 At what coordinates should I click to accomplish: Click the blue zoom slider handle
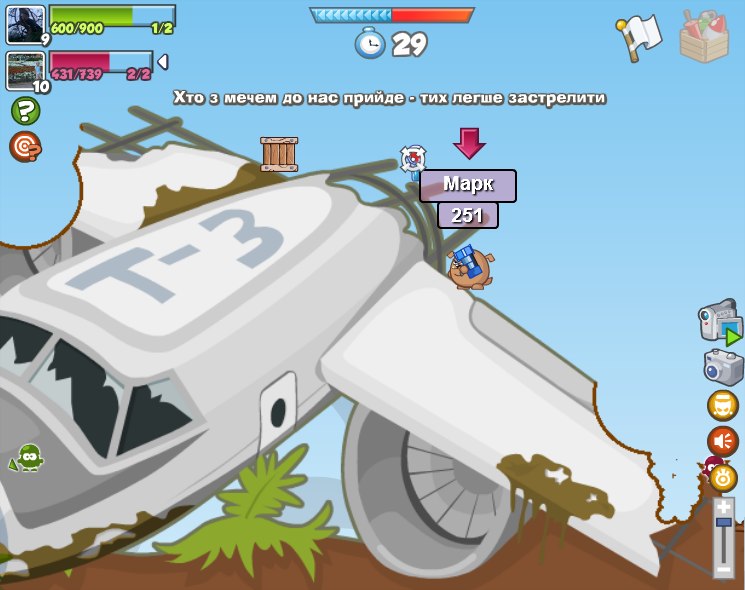[x=724, y=521]
